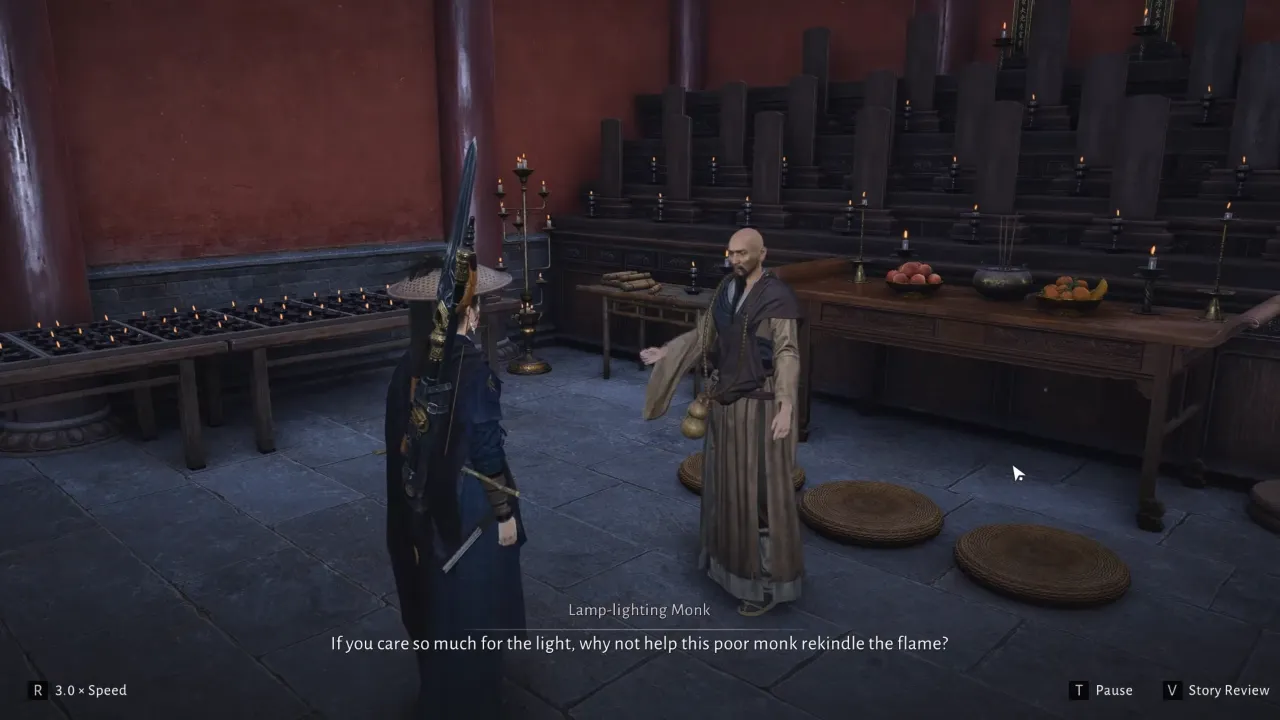Click the T keybind icon beside Pause
Screen dimensions: 1280x720
pos(1078,690)
